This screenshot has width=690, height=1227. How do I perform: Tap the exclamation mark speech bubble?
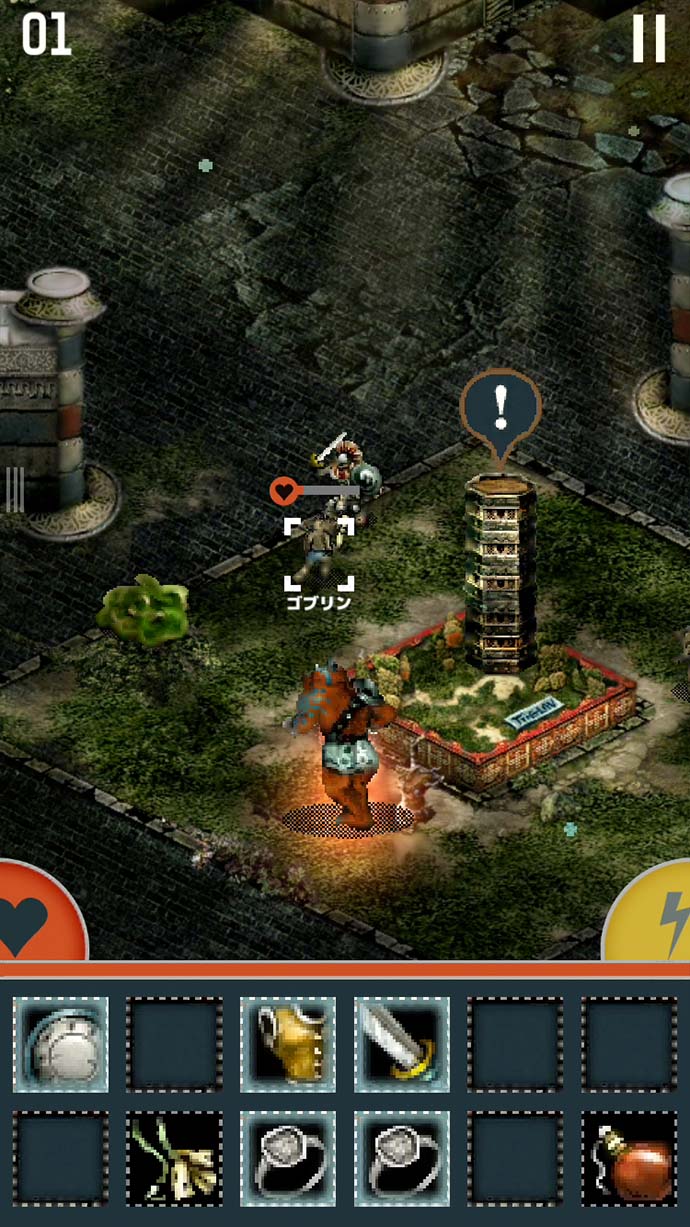(x=500, y=408)
